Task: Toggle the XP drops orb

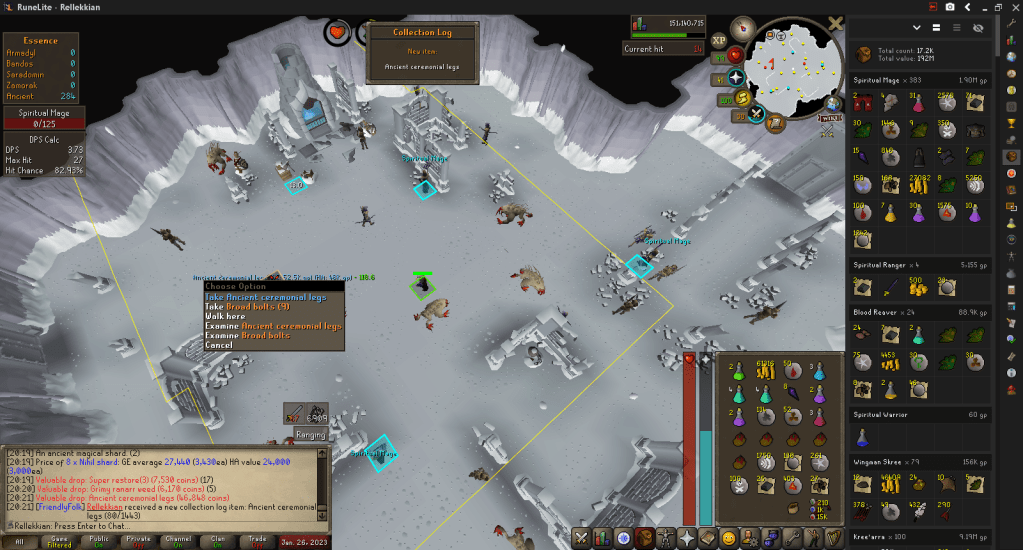Action: coord(719,41)
